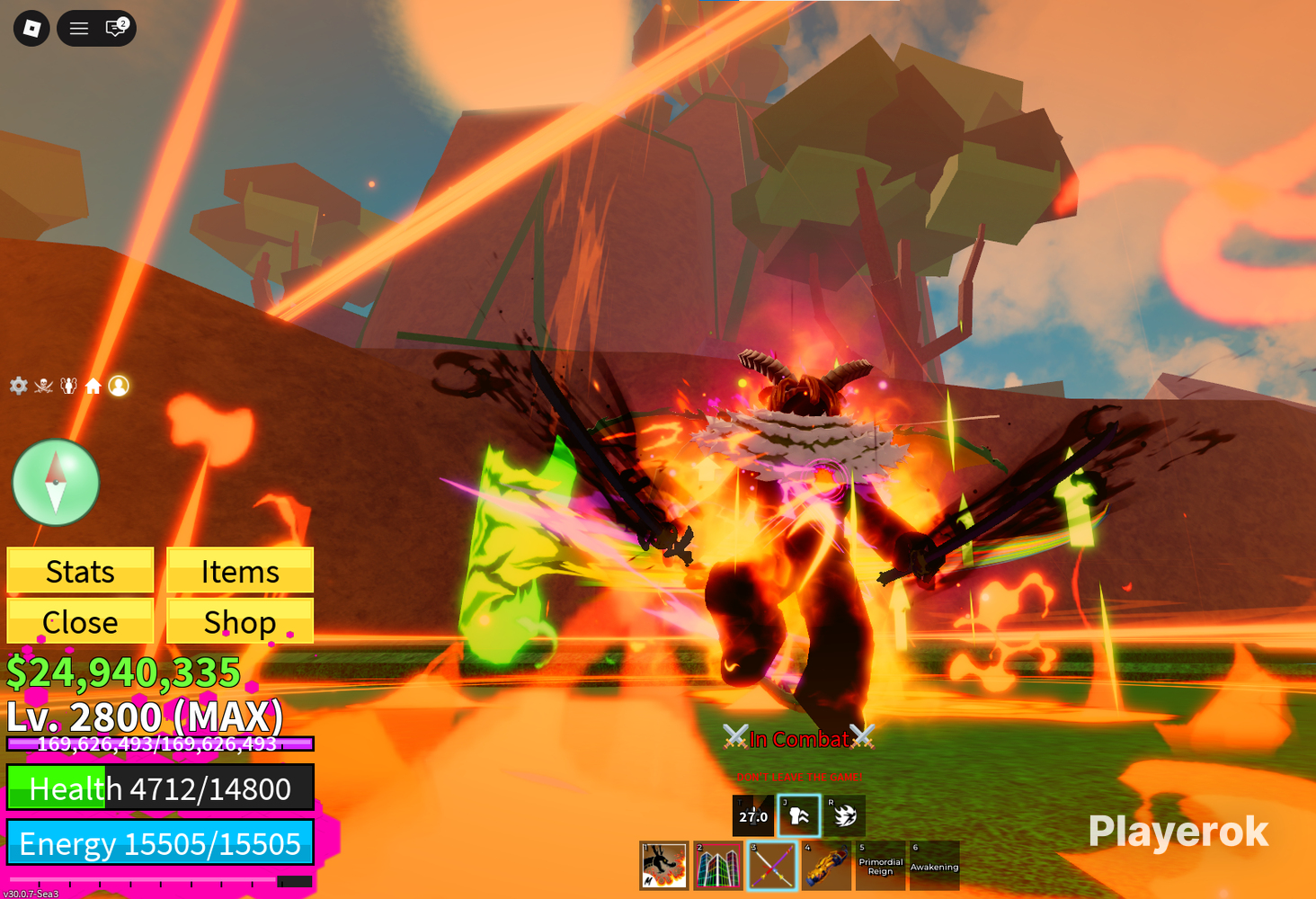Click the pirate skull crossed-swords icon
The width and height of the screenshot is (1316, 899).
pyautogui.click(x=43, y=386)
